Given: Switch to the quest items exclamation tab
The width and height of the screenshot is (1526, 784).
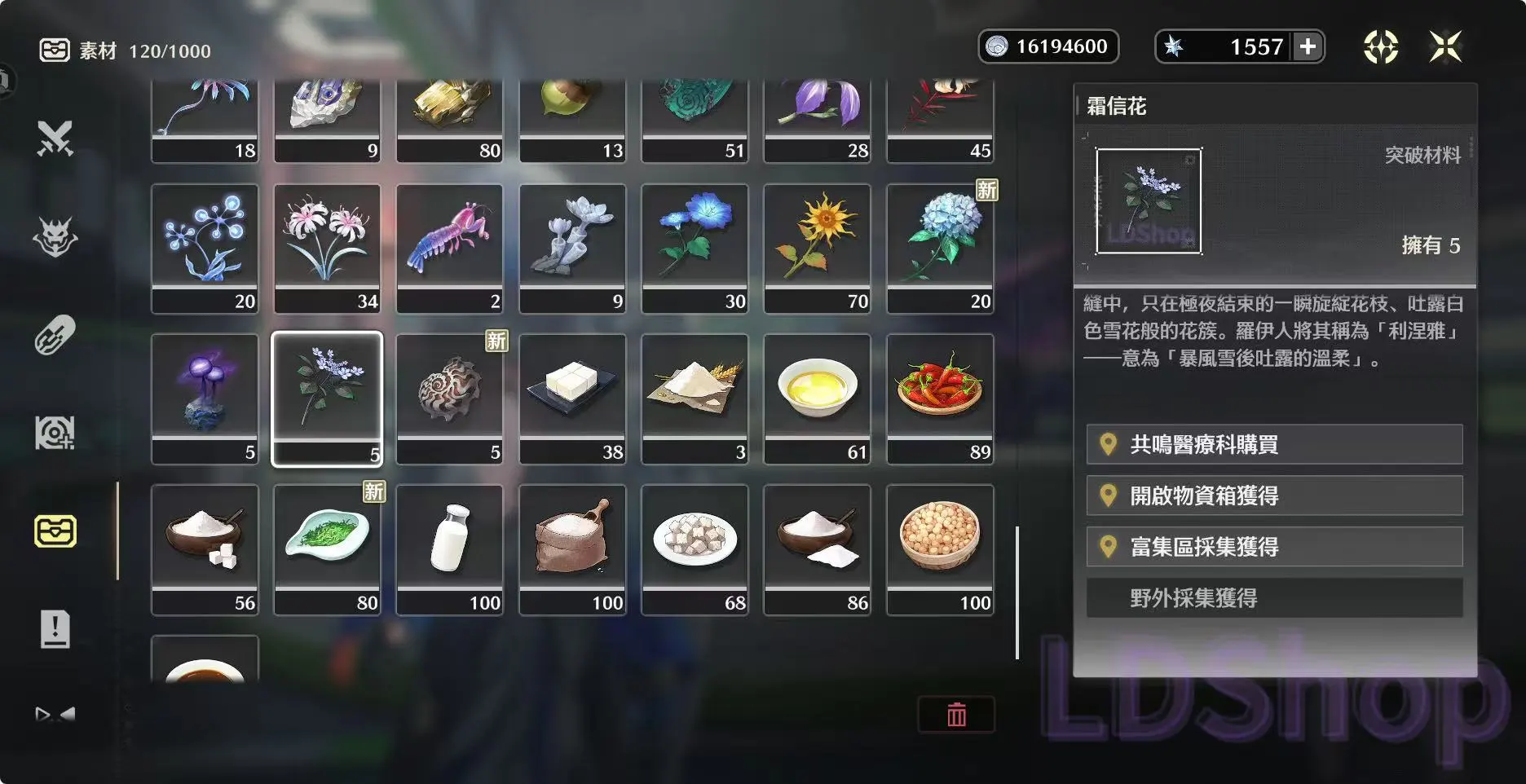Looking at the screenshot, I should [x=55, y=629].
